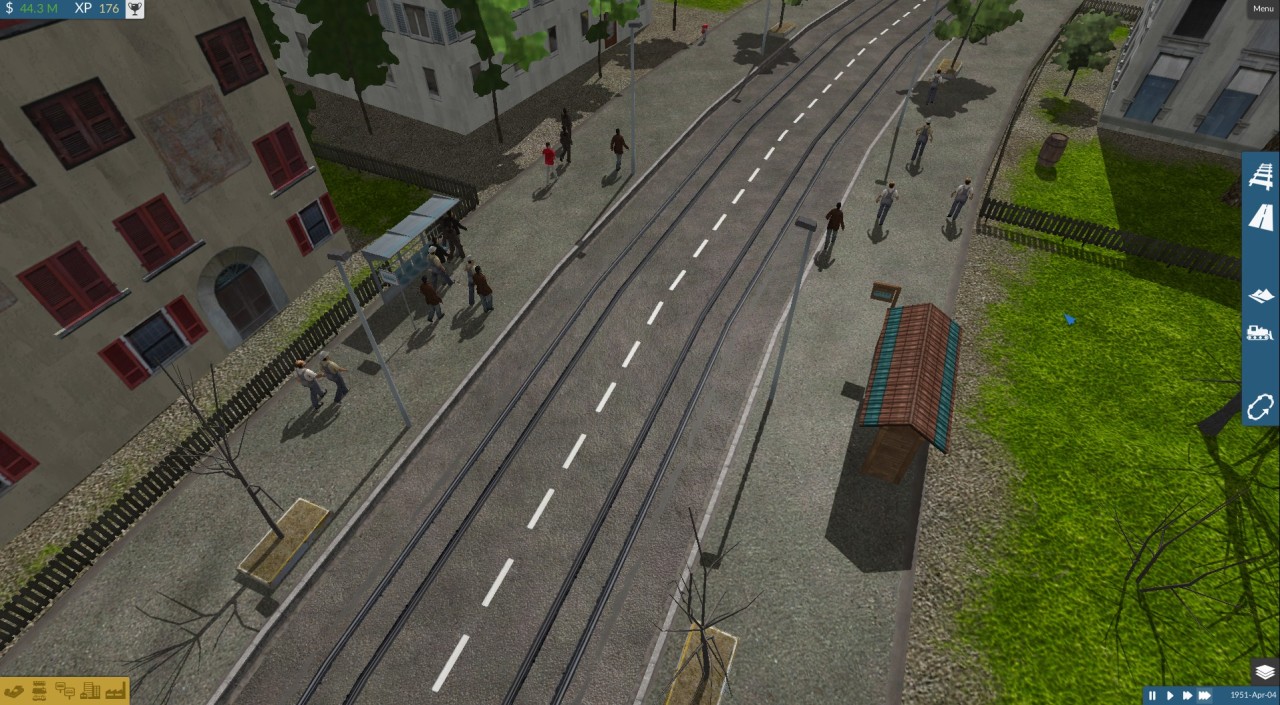Toggle the map layers button

[x=1264, y=671]
